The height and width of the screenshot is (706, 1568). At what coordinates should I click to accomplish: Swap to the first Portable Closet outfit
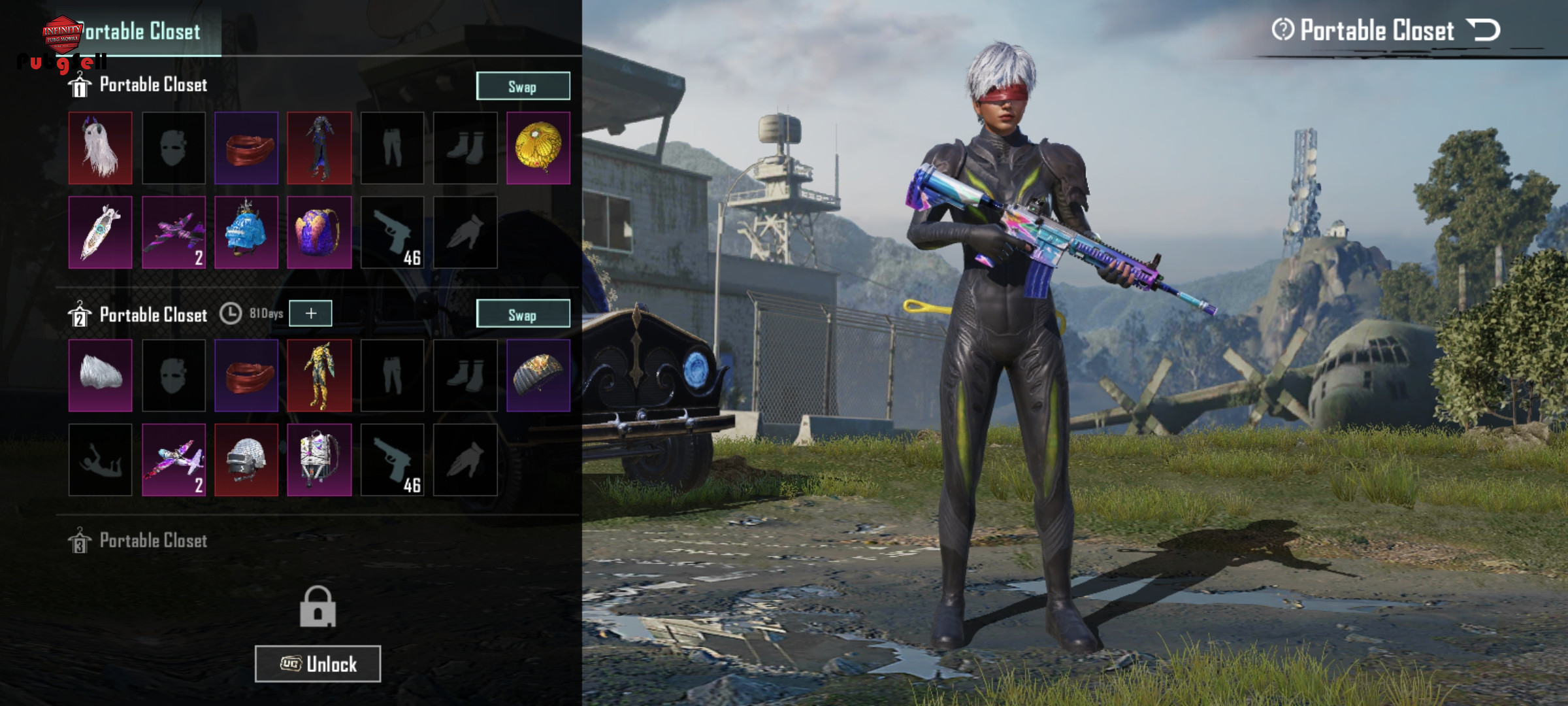(523, 86)
